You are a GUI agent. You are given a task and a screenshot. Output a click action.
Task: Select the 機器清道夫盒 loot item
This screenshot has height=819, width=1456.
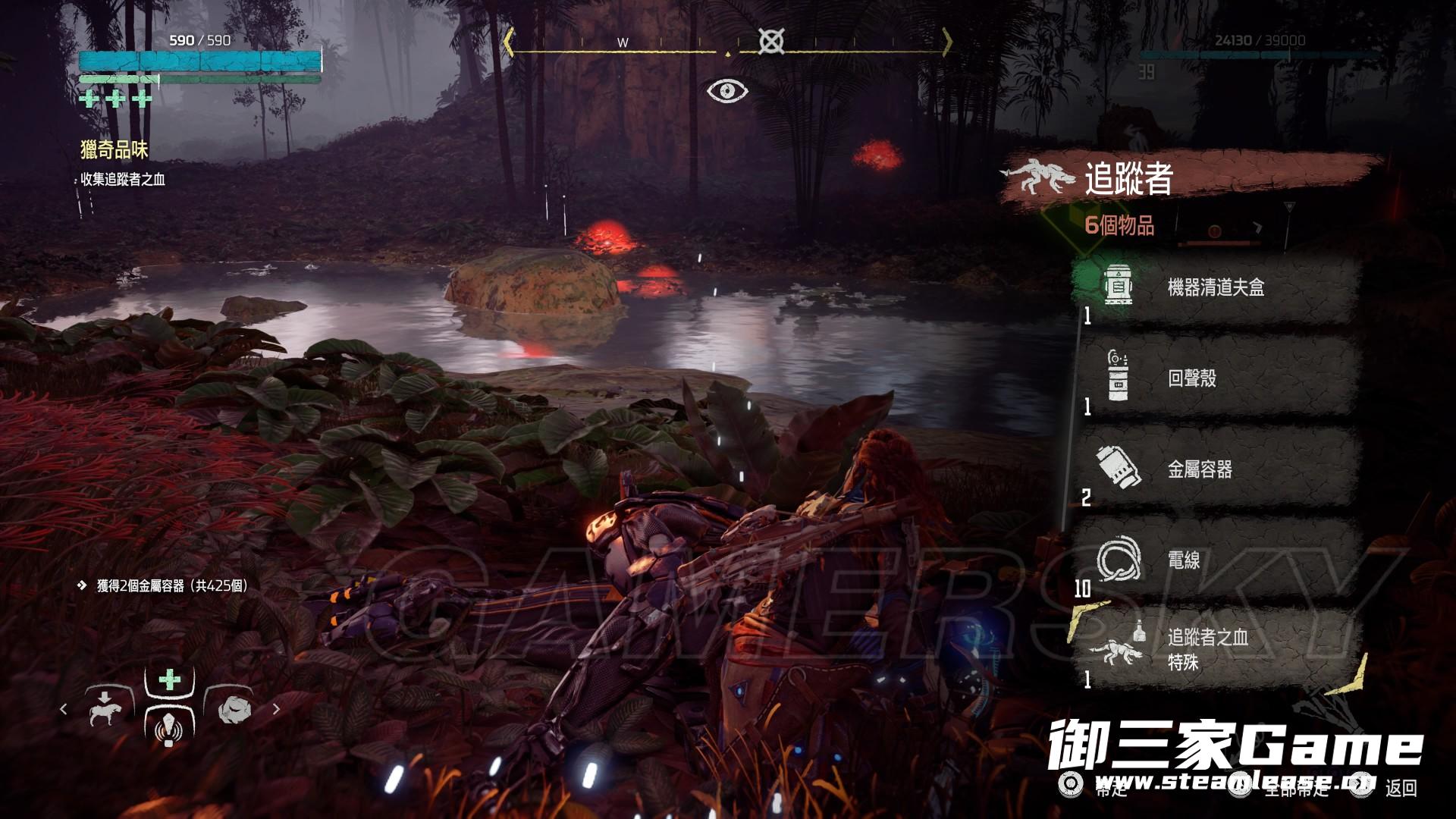click(x=1215, y=287)
